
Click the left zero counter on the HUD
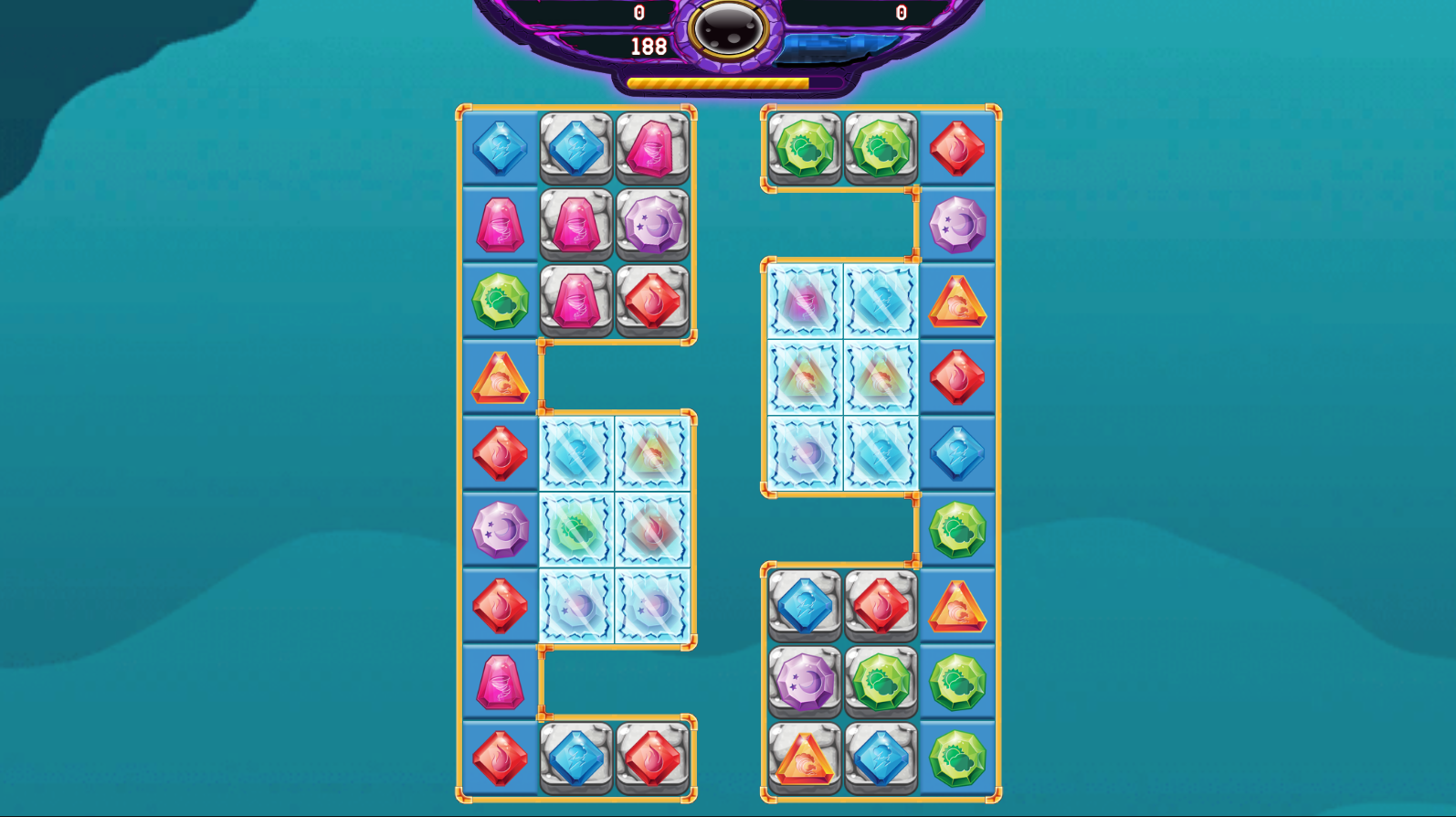(638, 11)
